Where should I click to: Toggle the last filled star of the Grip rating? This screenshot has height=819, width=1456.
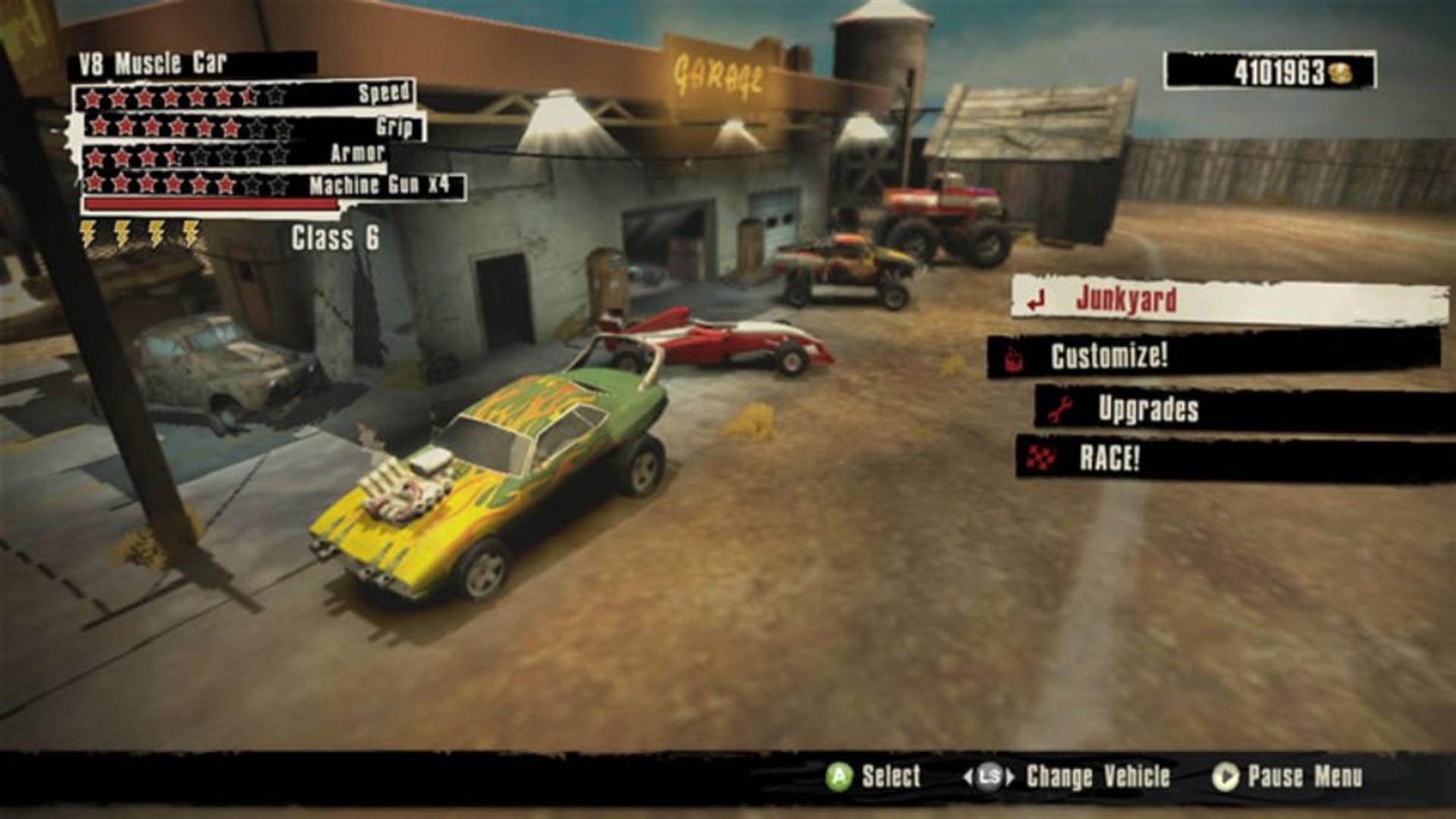[230, 126]
